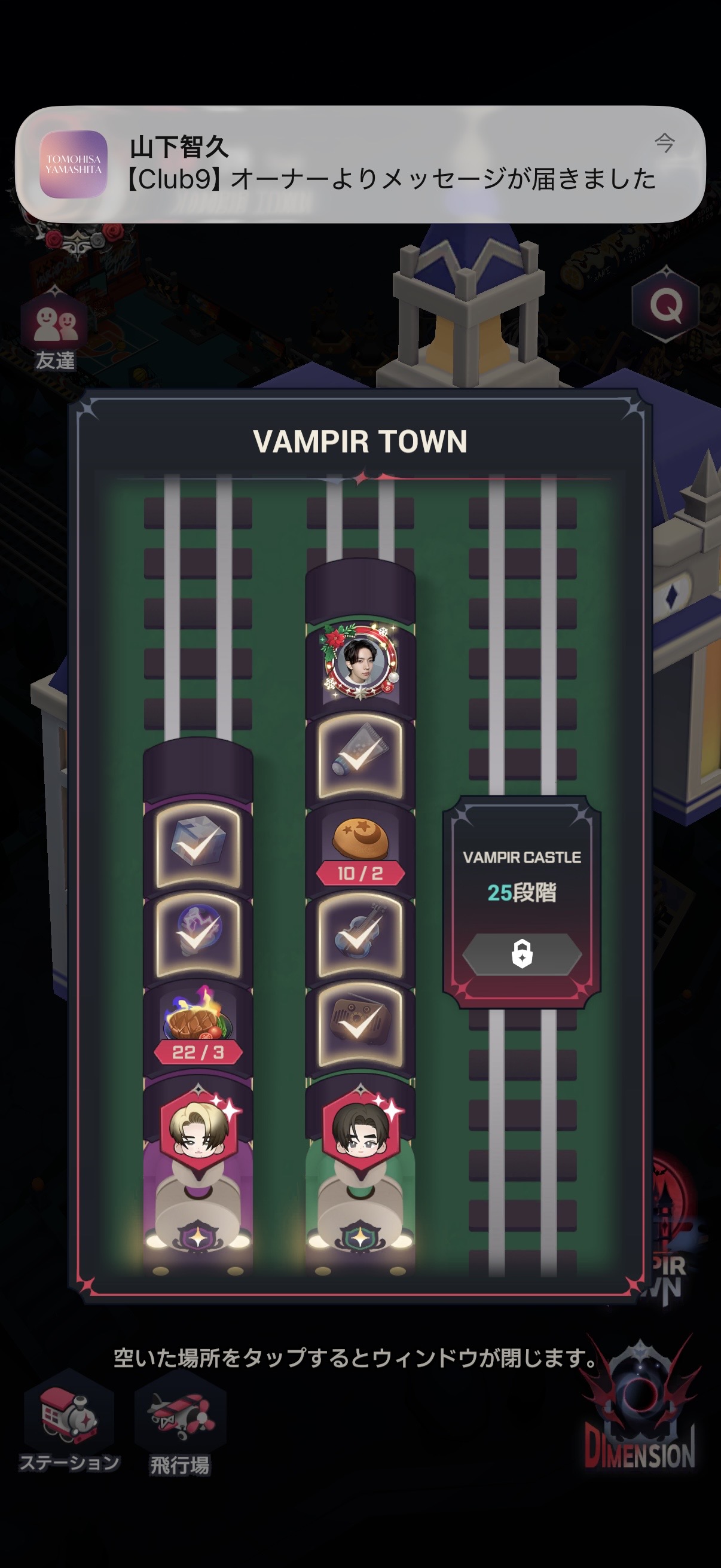Select the completed tube cargo slot
This screenshot has height=1568, width=721.
click(360, 756)
